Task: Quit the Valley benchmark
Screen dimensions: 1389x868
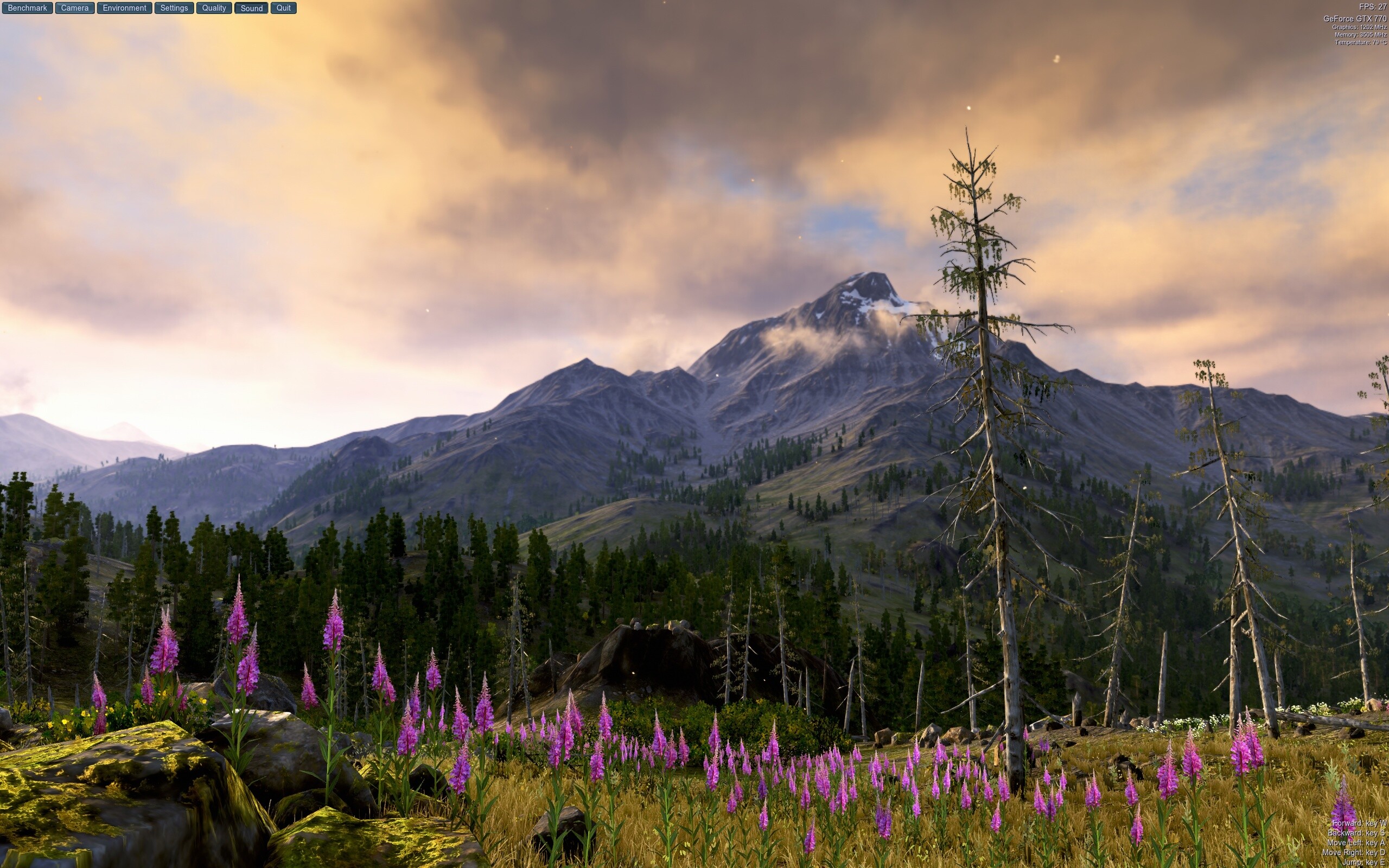Action: coord(283,8)
